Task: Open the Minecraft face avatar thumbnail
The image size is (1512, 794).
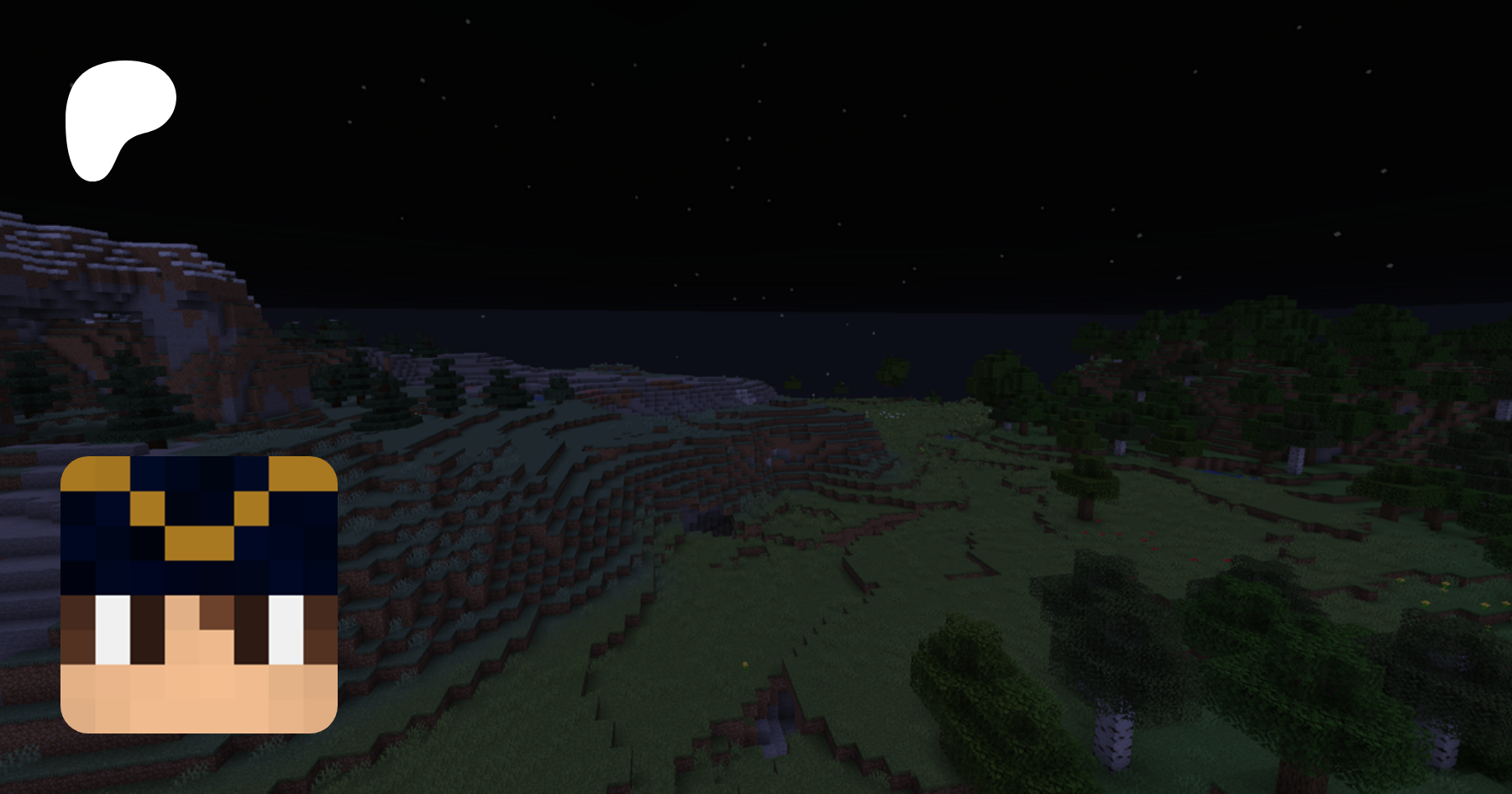Action: pyautogui.click(x=199, y=594)
